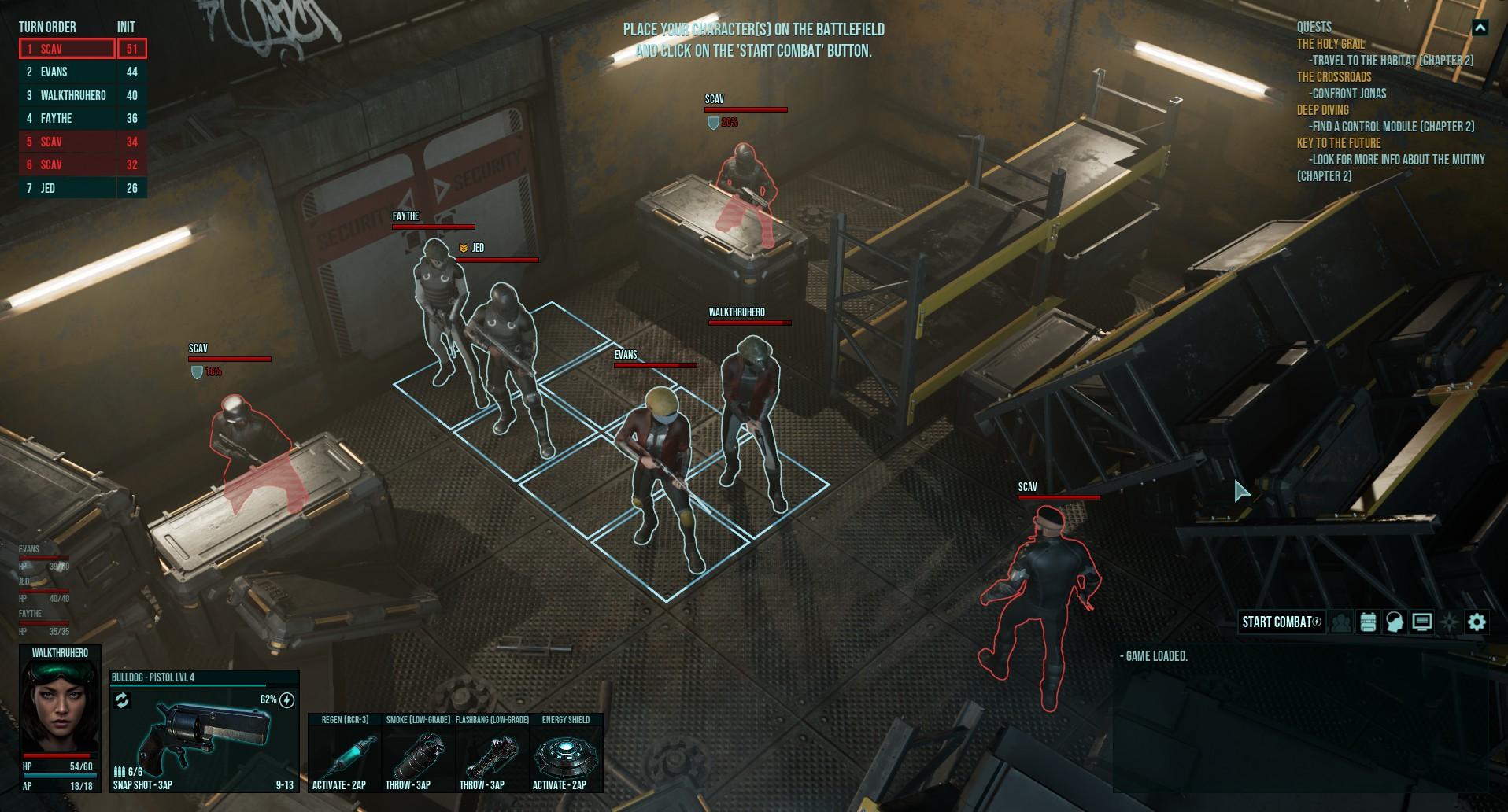Click the weapon swap arrows icon
This screenshot has height=812, width=1508.
click(122, 700)
